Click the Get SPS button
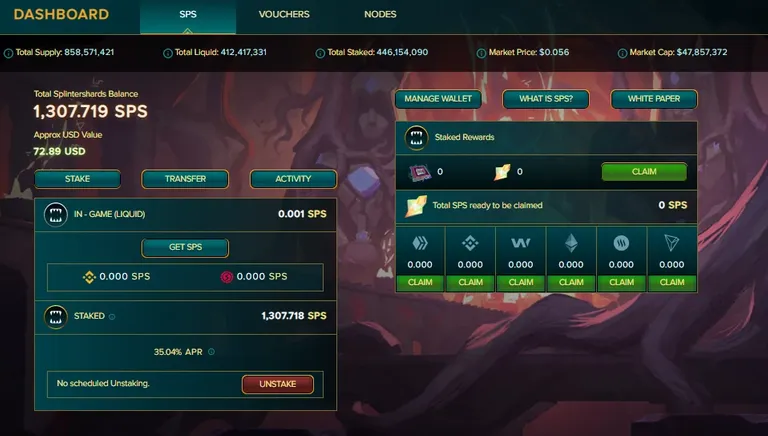The height and width of the screenshot is (436, 768). click(x=185, y=248)
